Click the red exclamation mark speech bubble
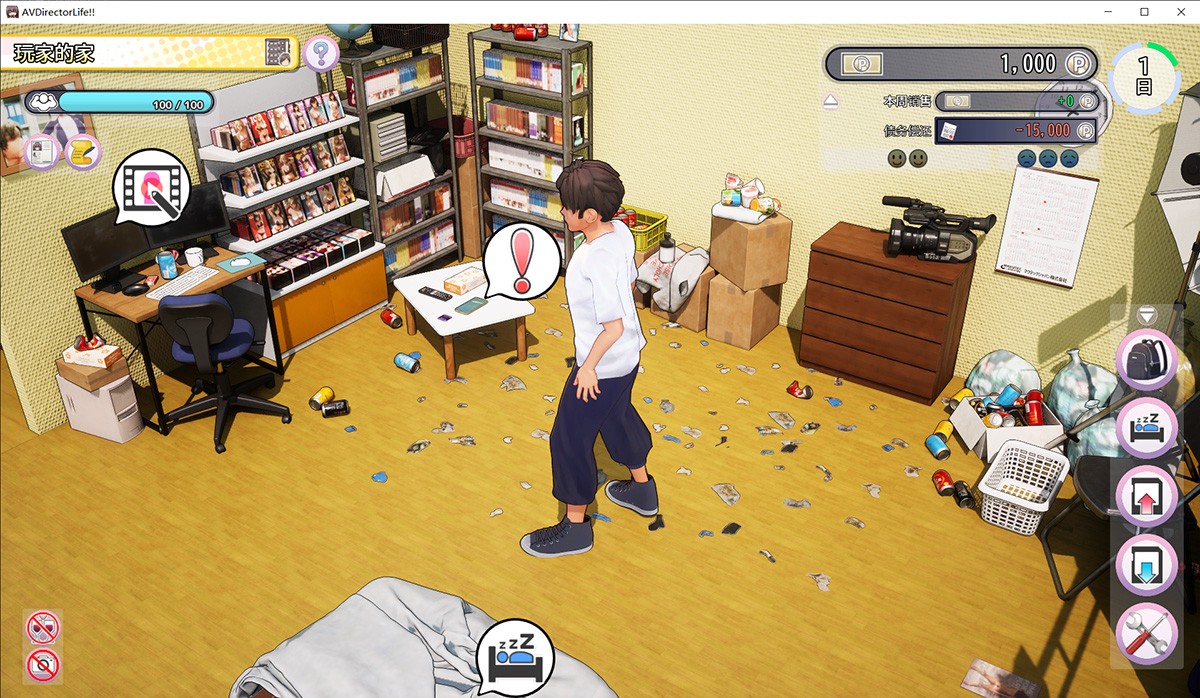This screenshot has height=698, width=1200. click(521, 262)
